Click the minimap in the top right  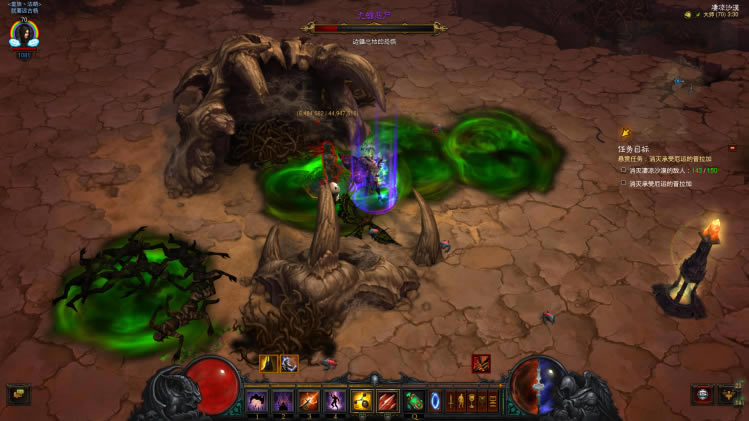[690, 75]
